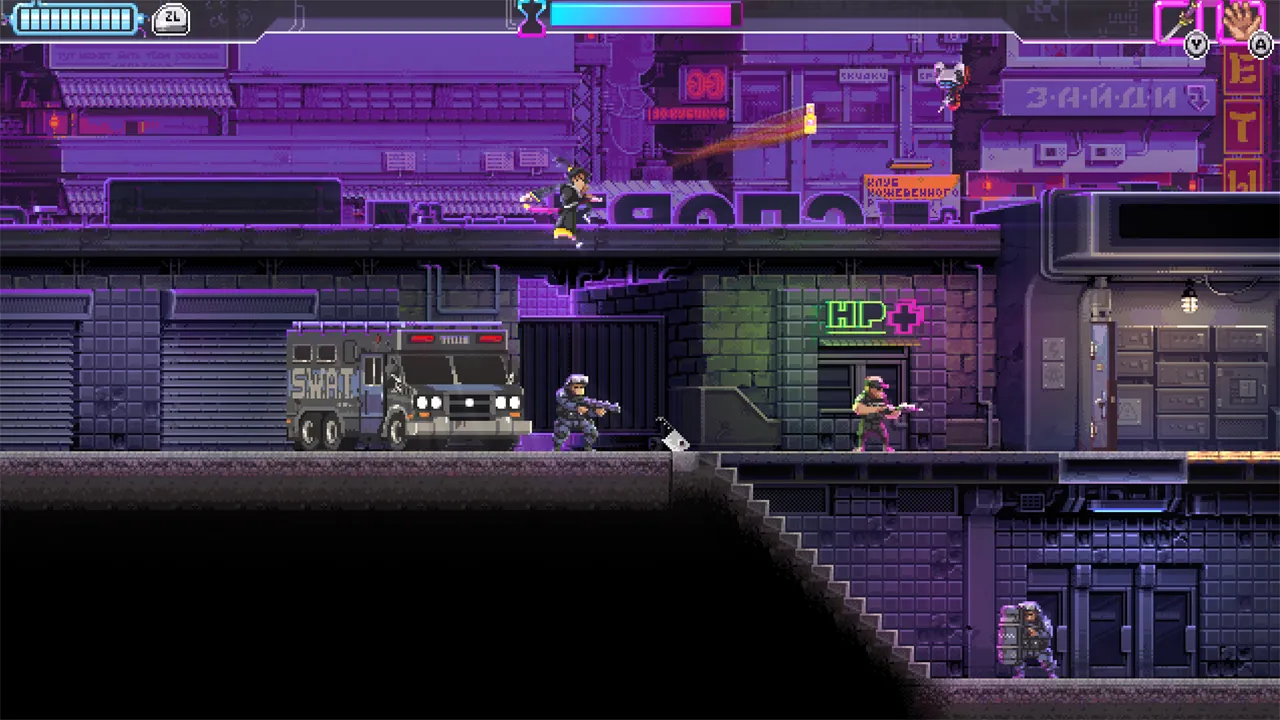Enable the last segment of the health battery
1280x720 pixels.
[x=126, y=17]
